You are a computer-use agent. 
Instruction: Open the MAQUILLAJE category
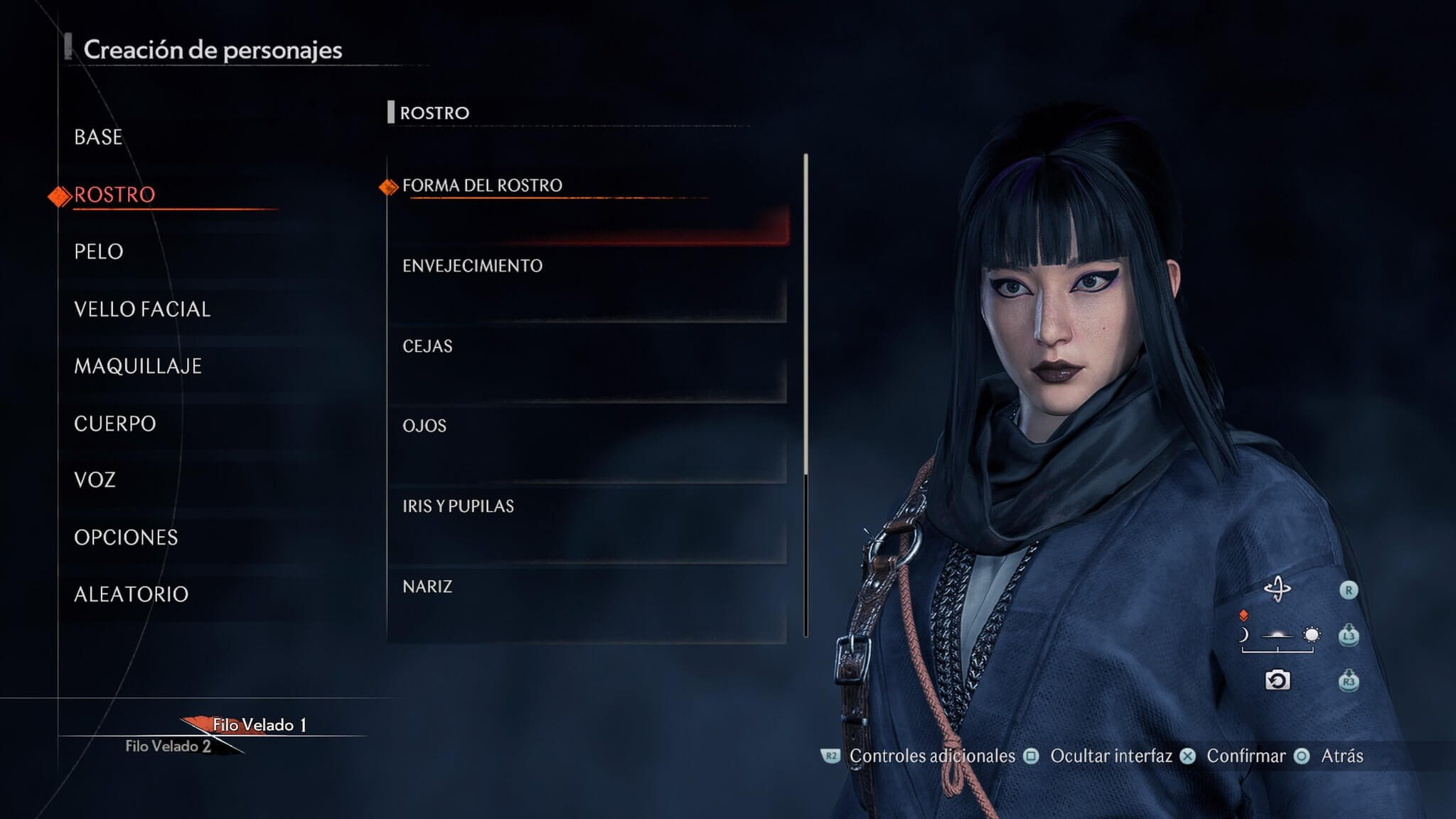click(138, 366)
